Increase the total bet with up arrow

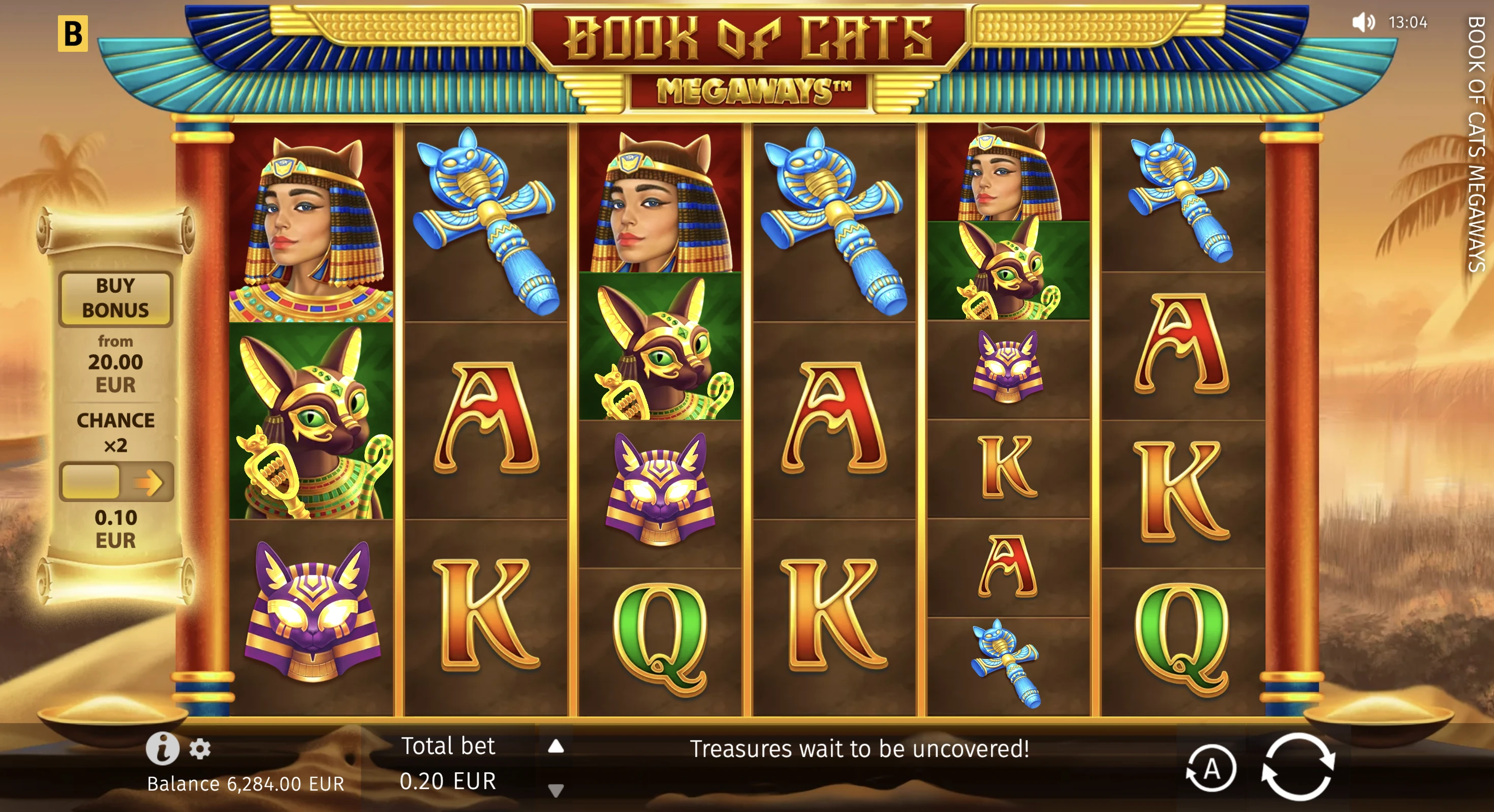tap(555, 746)
